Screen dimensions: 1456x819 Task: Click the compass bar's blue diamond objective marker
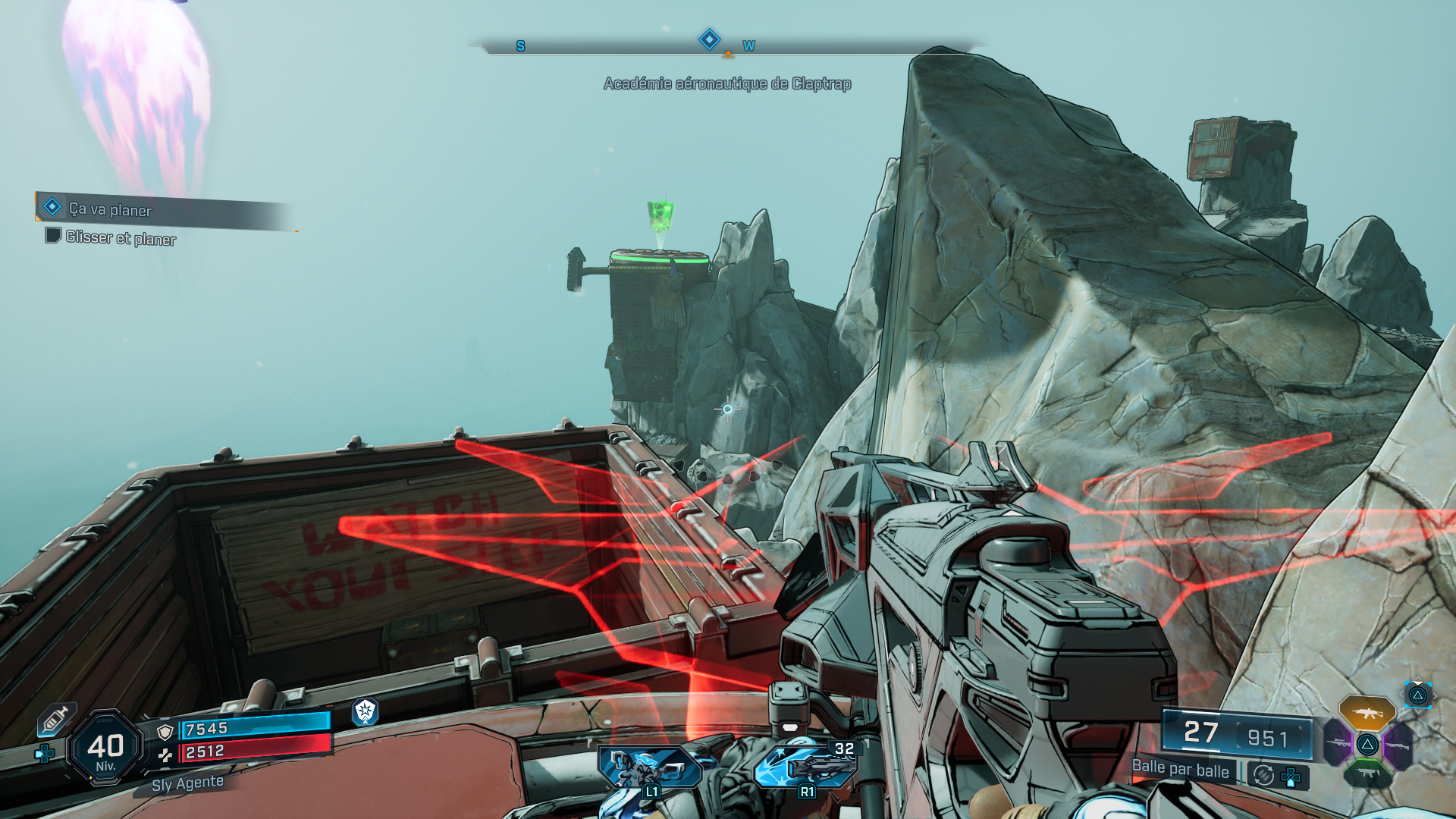point(709,39)
